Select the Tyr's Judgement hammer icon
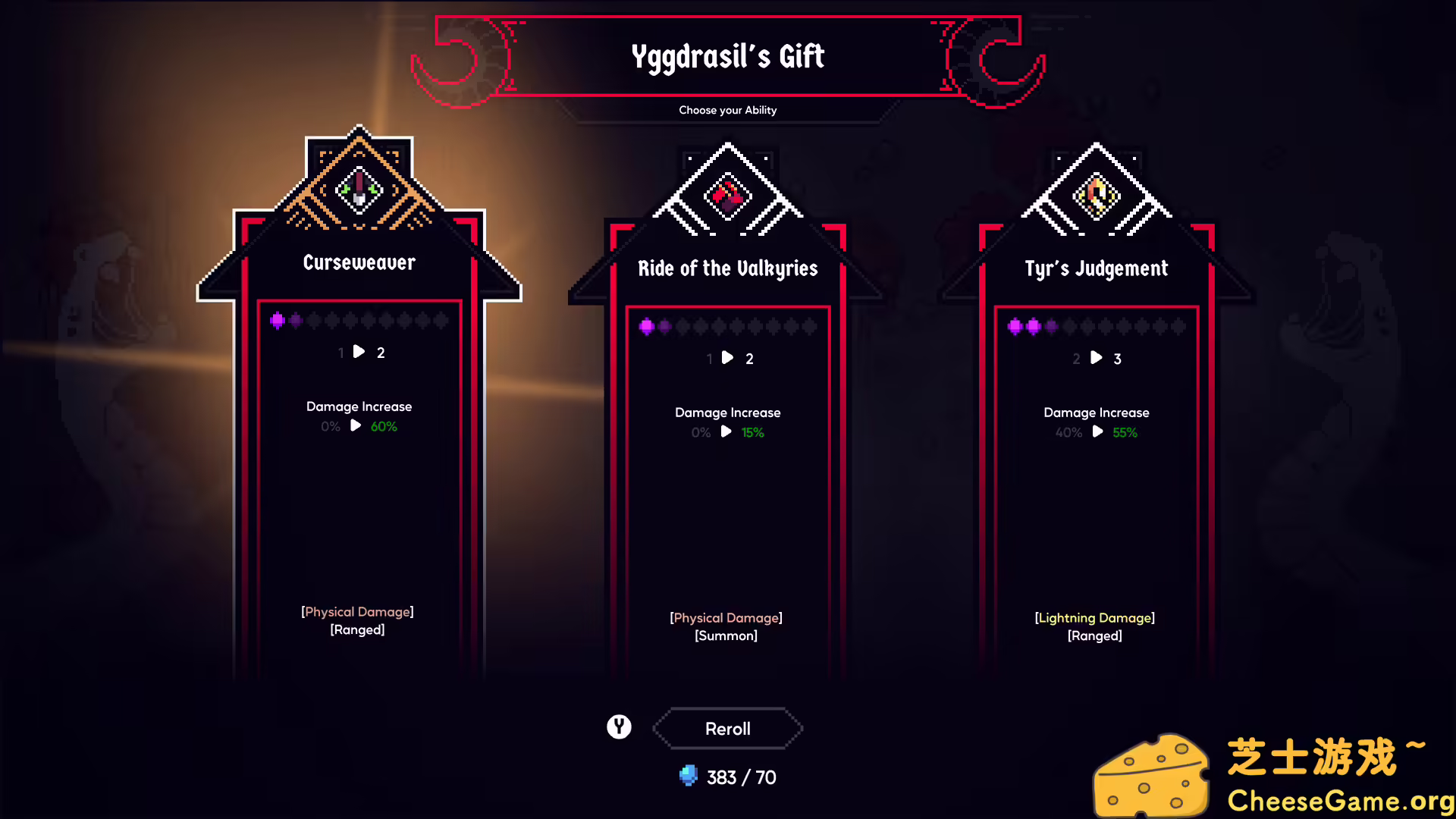1456x819 pixels. tap(1095, 195)
